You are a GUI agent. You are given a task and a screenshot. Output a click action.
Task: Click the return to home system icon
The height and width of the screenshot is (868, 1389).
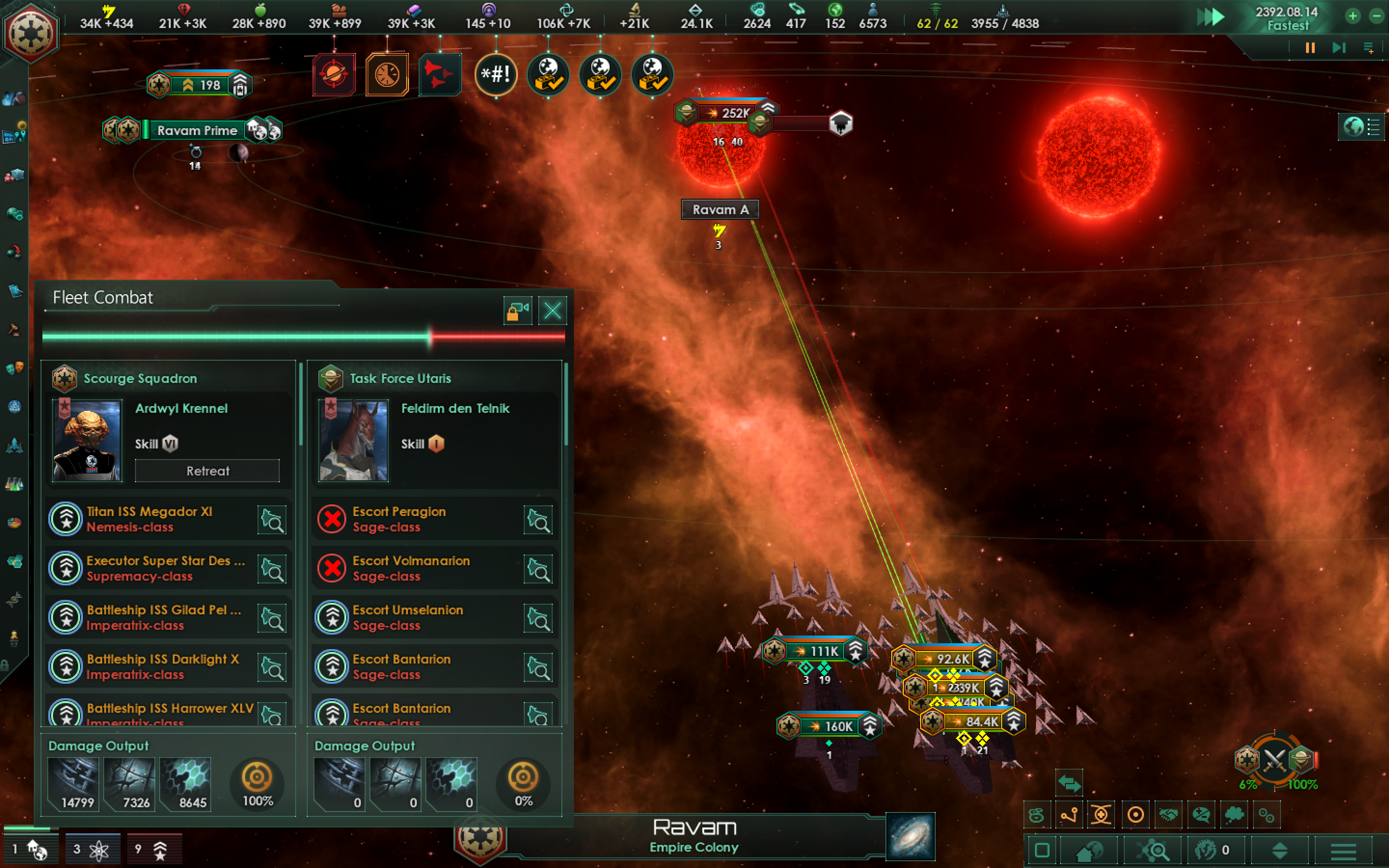point(1090,851)
